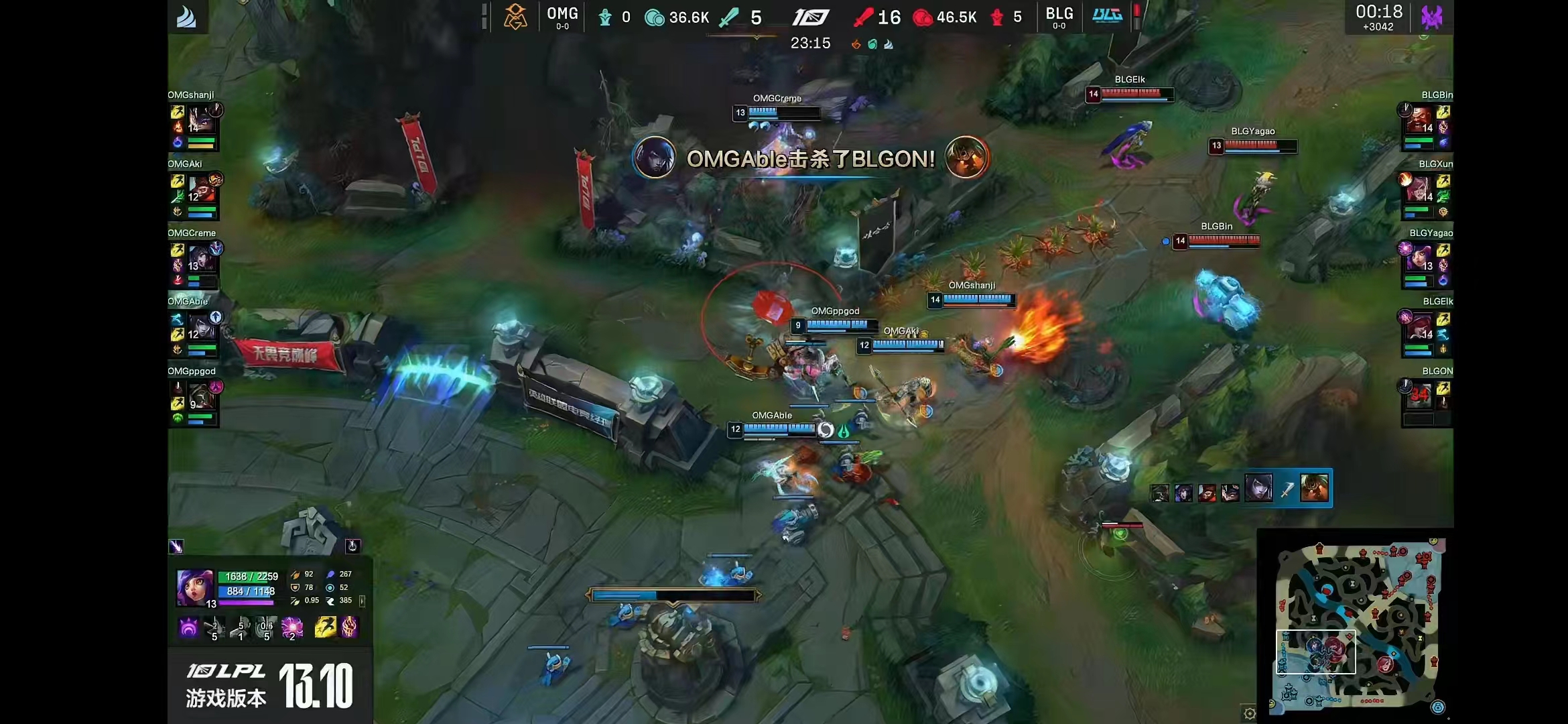This screenshot has width=1568, height=724.
Task: Select BLGXun's player portrait
Action: (x=1419, y=189)
